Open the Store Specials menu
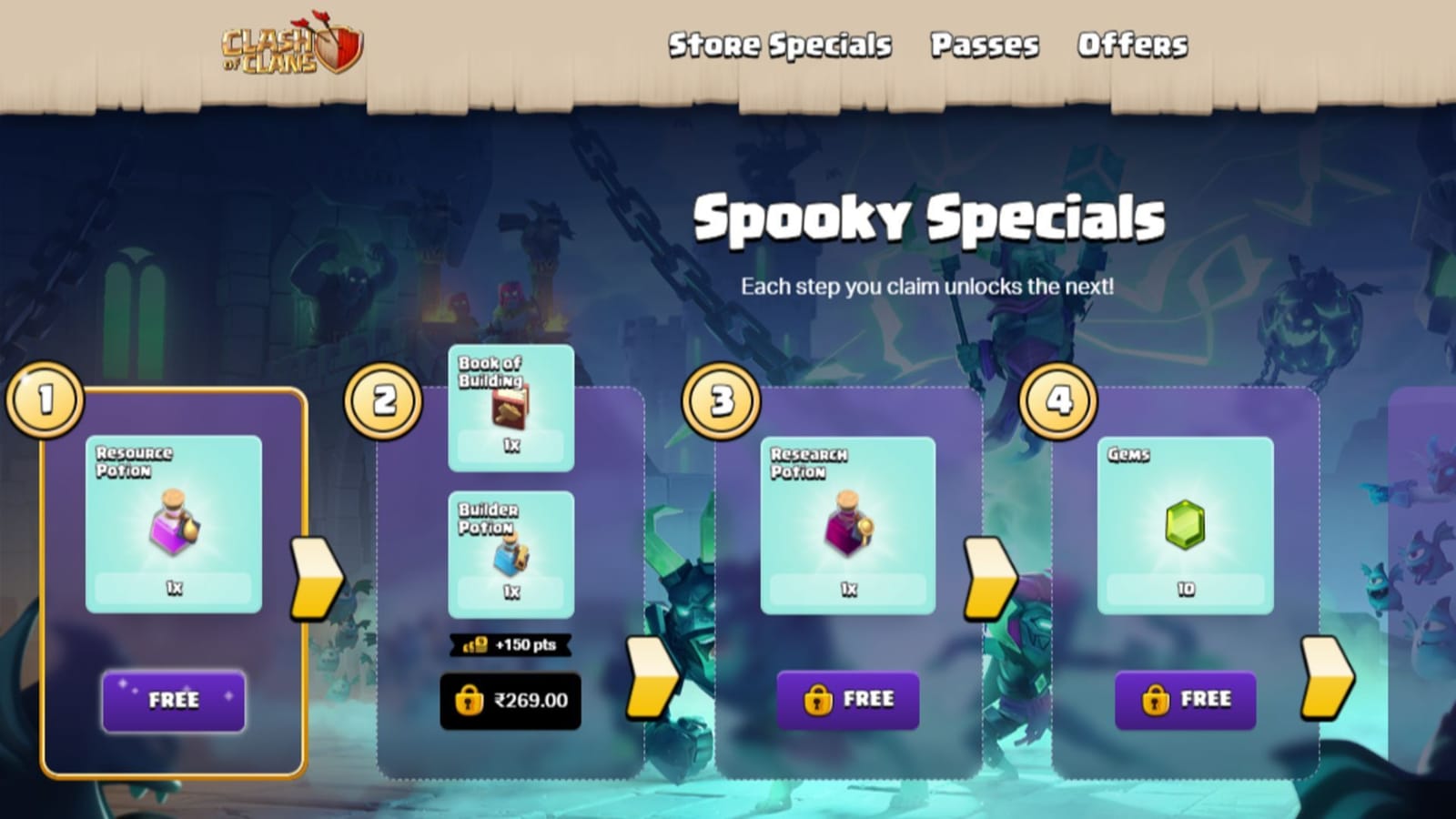The image size is (1456, 819). (x=781, y=44)
